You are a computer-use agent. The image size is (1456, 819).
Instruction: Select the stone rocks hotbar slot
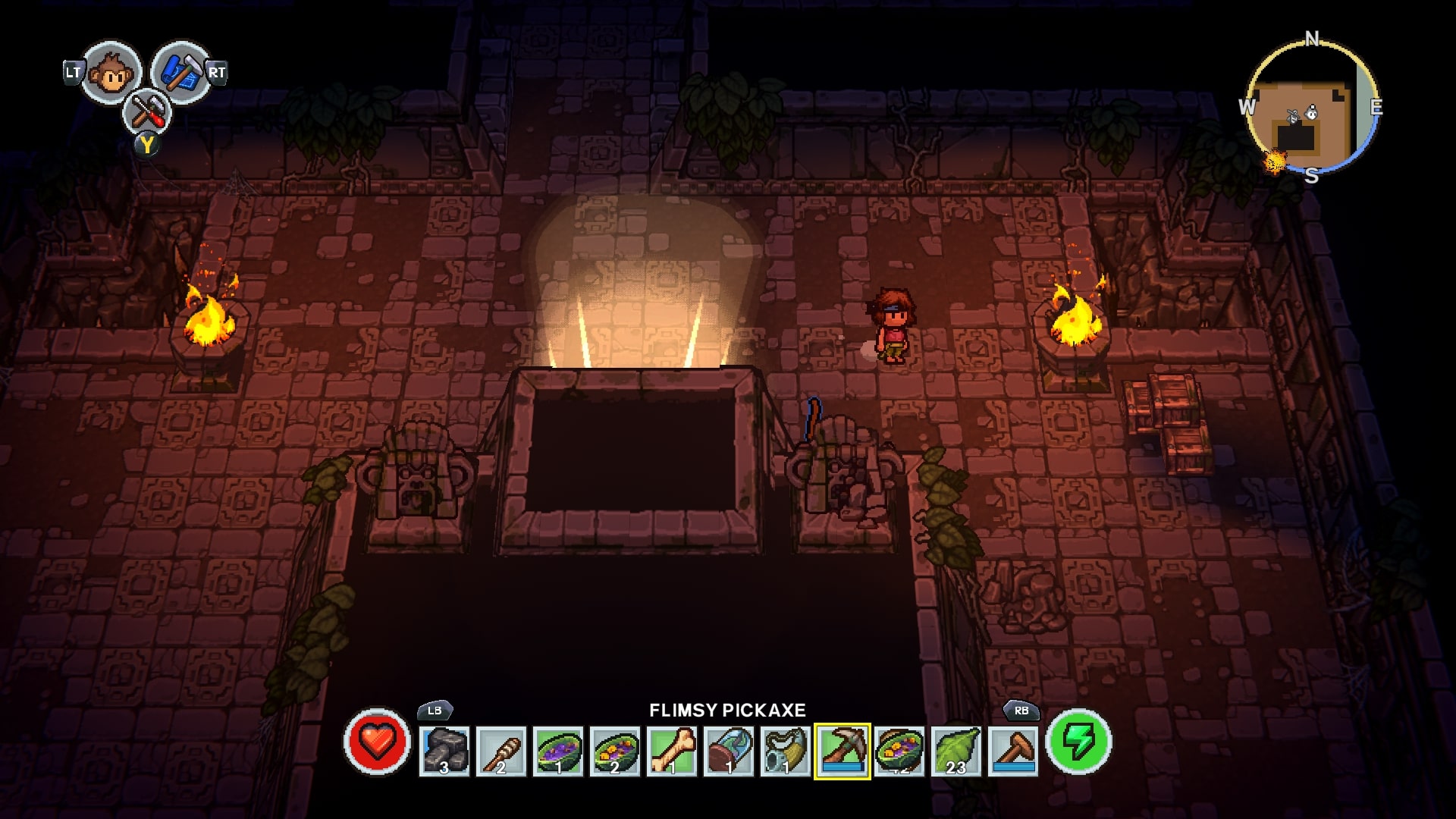pyautogui.click(x=444, y=751)
